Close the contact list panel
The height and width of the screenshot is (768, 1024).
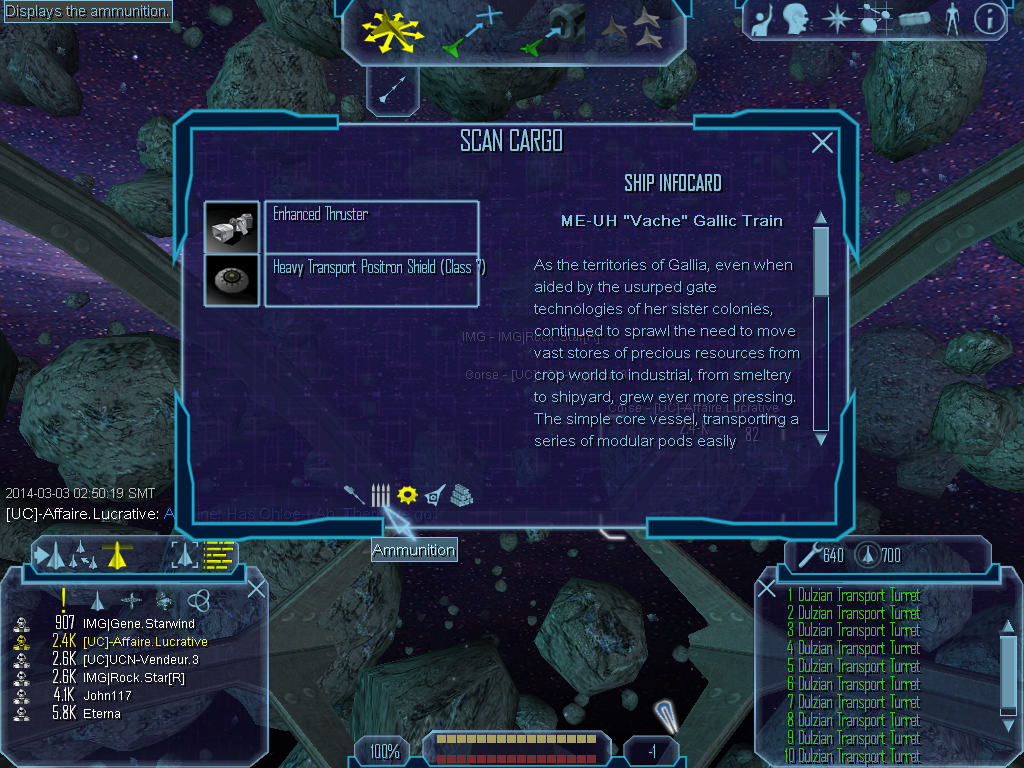[256, 589]
